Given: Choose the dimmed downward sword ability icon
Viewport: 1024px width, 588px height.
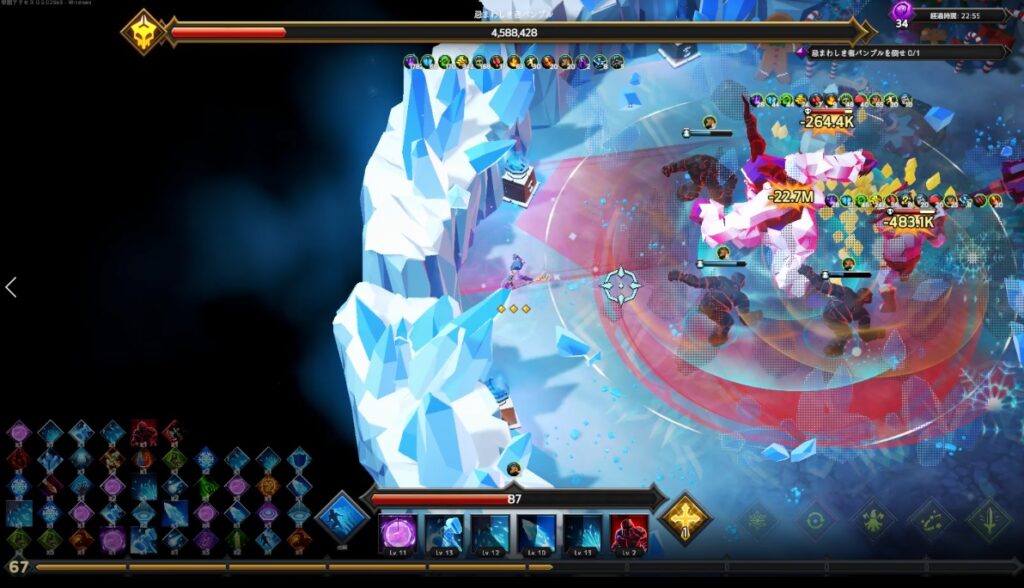Looking at the screenshot, I should [x=988, y=520].
